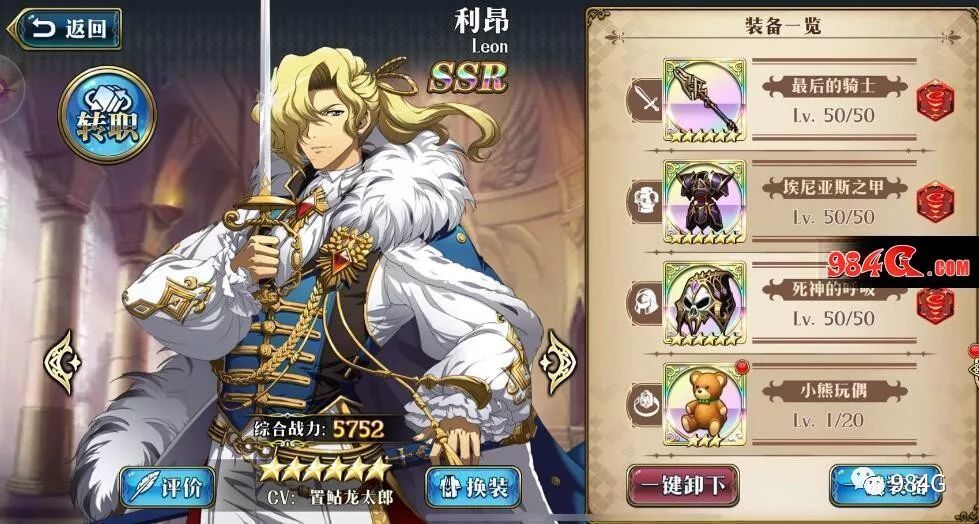Screen dimensions: 979x524
Task: Show the next character with right arrow
Action: pyautogui.click(x=555, y=357)
